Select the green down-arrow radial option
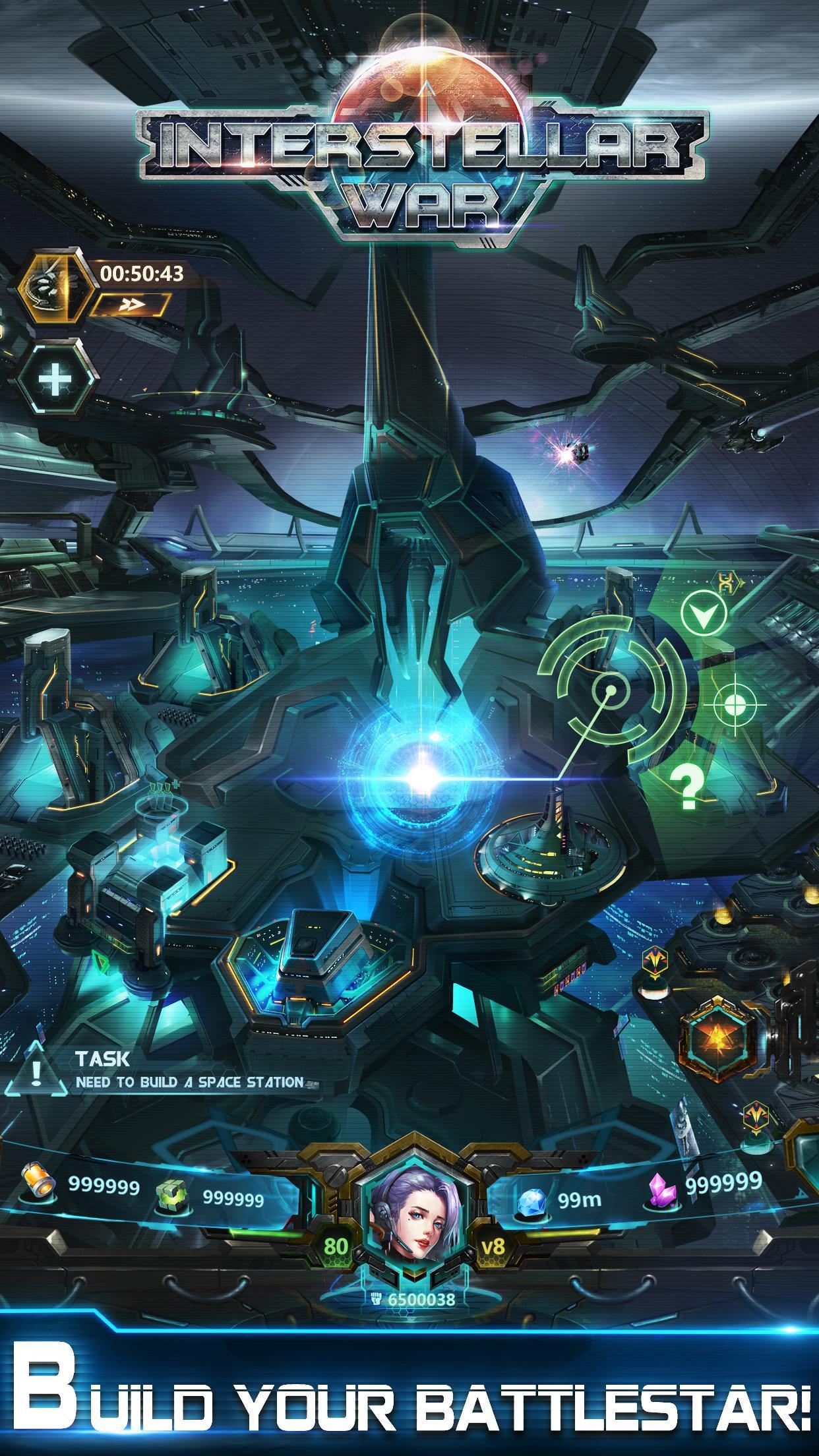The image size is (819, 1456). pyautogui.click(x=704, y=614)
